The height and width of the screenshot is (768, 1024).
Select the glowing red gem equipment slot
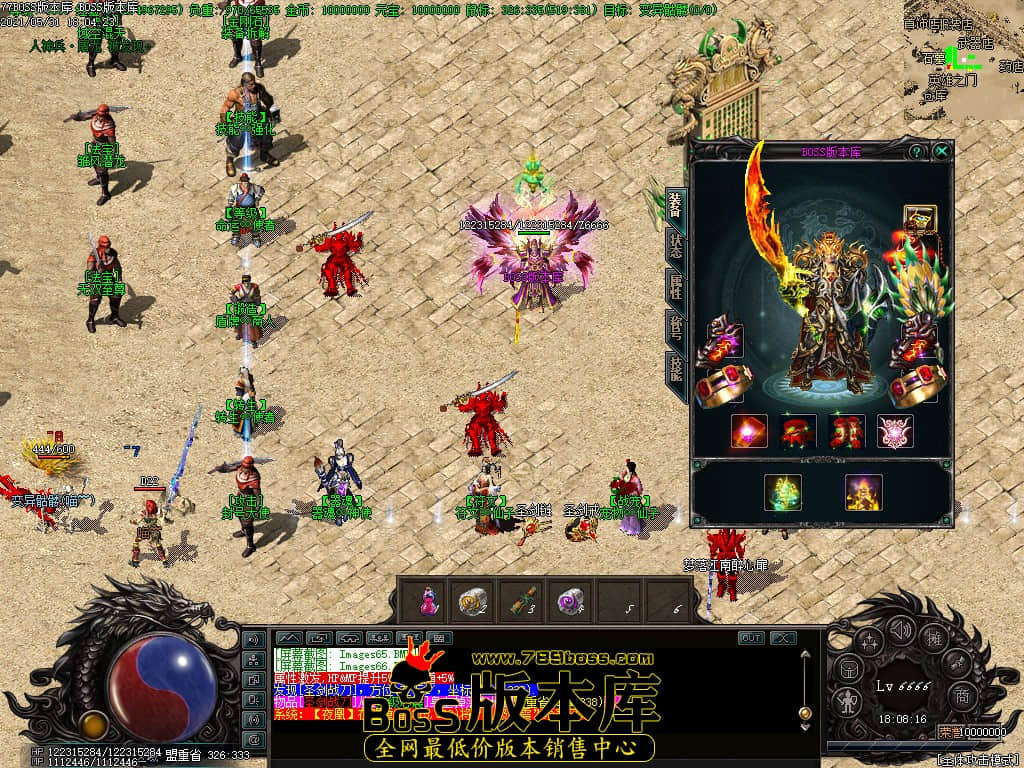(x=749, y=431)
